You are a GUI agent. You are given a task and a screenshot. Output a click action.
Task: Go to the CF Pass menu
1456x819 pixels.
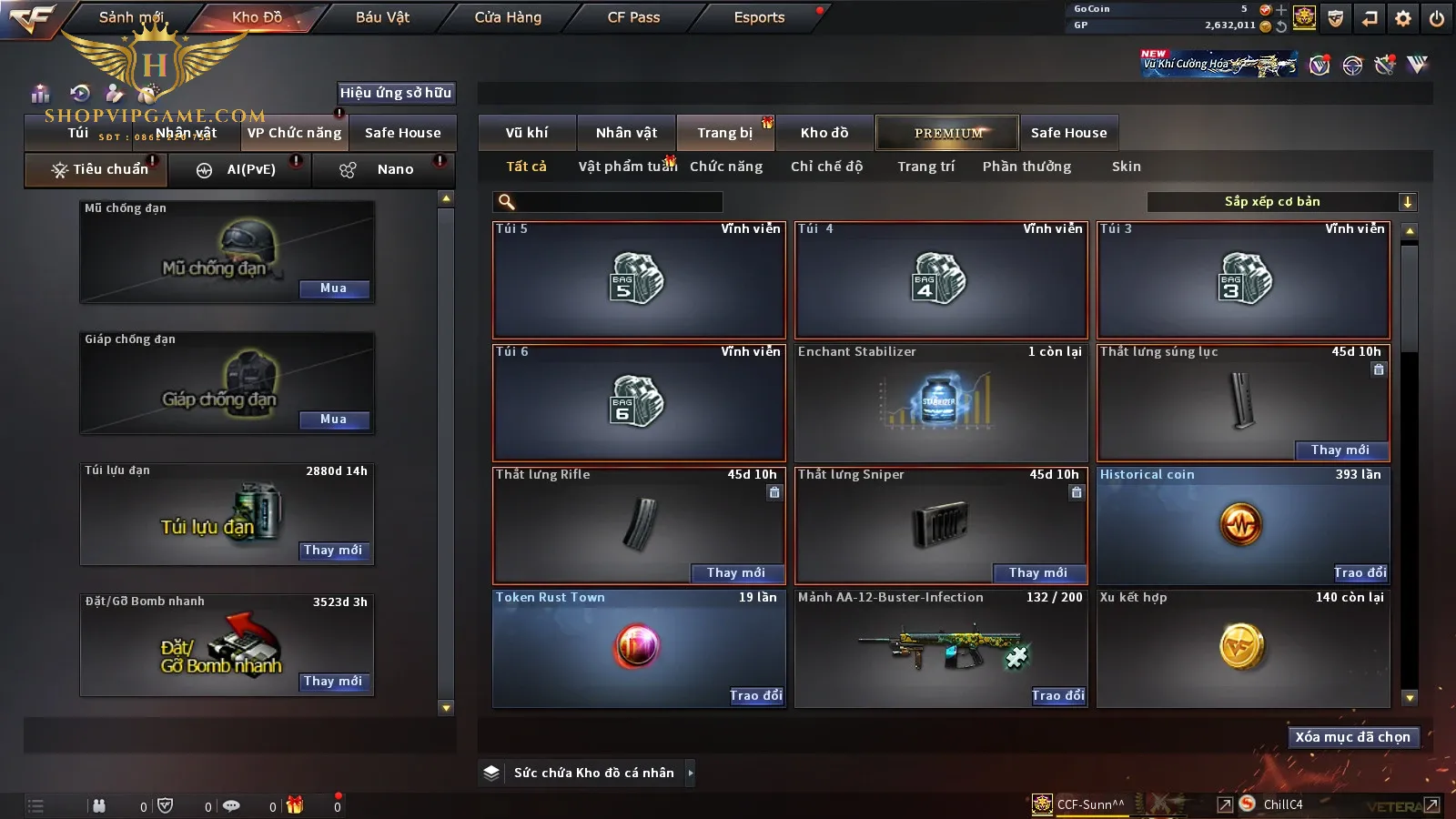pos(633,17)
